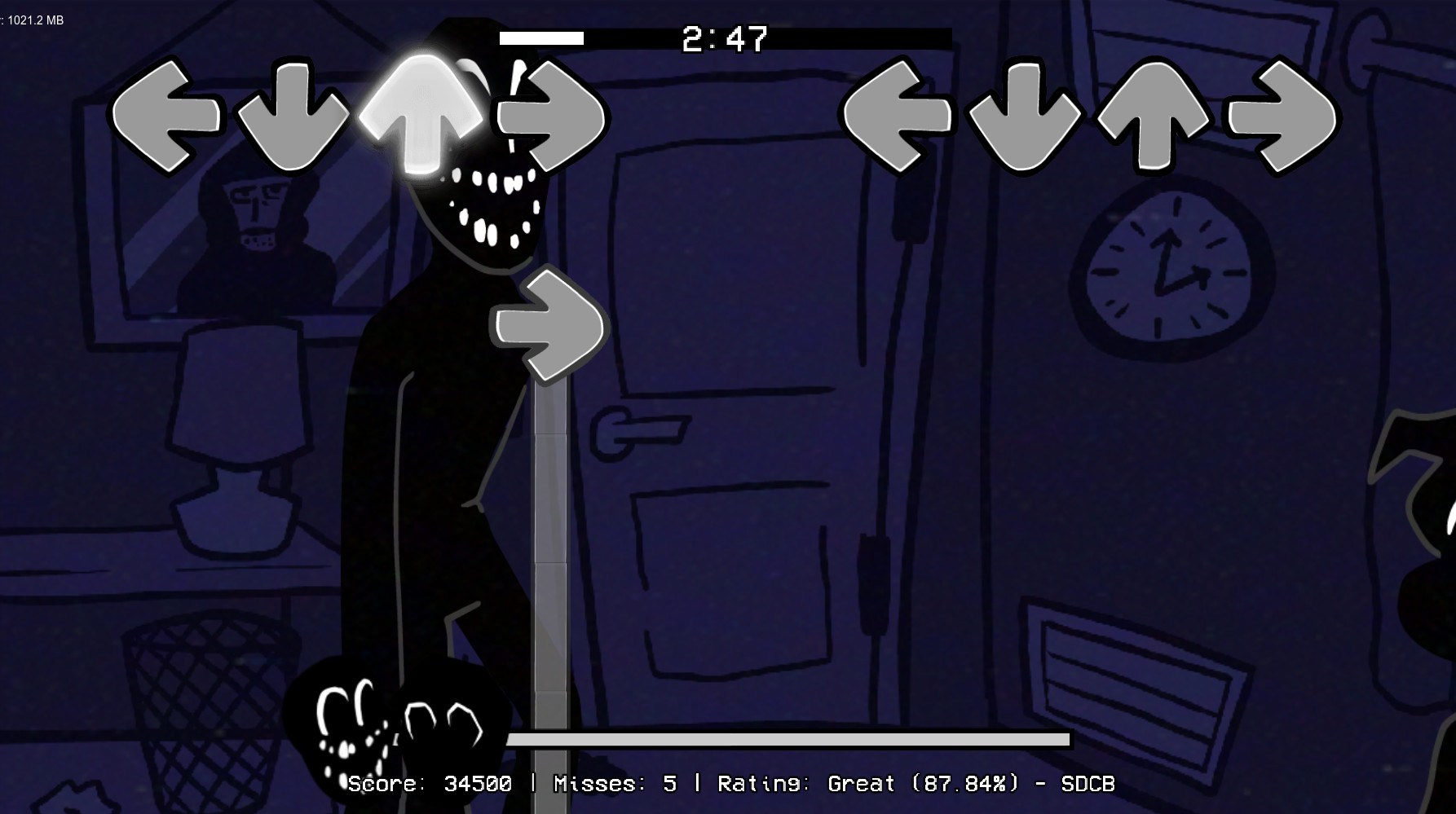Click the white progress fill in the timer bar
This screenshot has height=814, width=1456.
coord(542,37)
